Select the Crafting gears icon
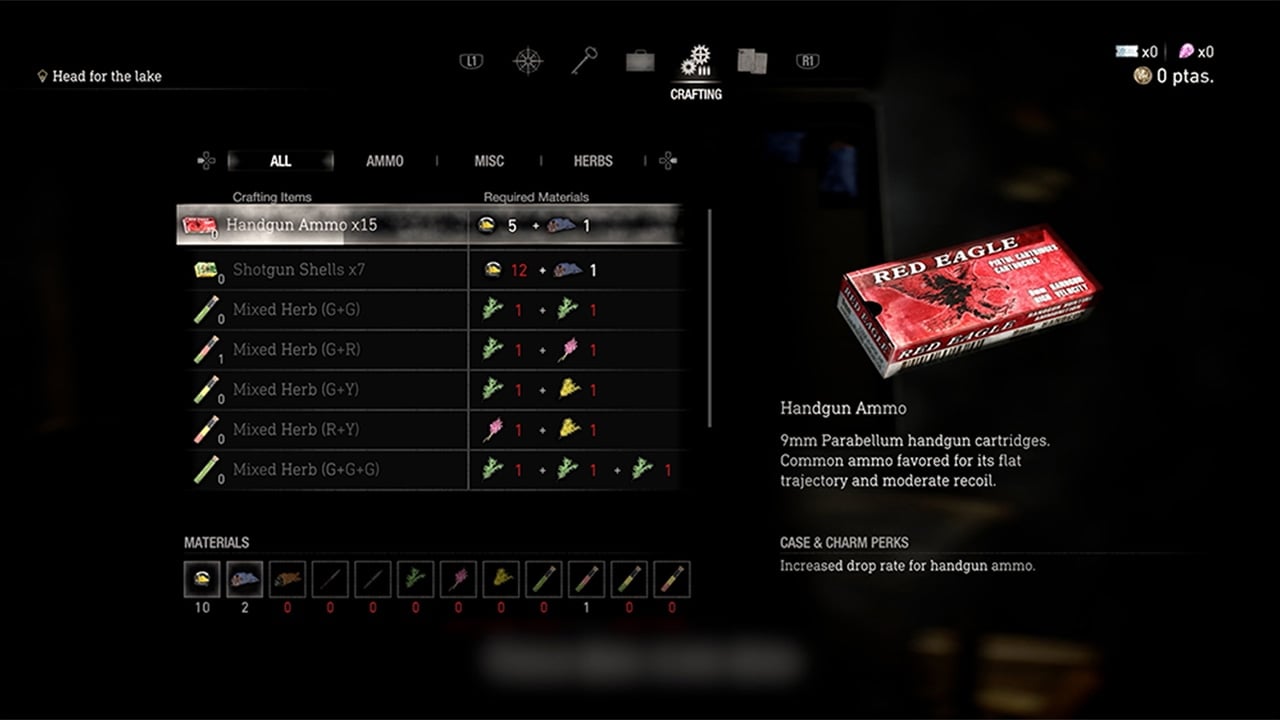Screen dimensions: 1280x720 click(696, 60)
